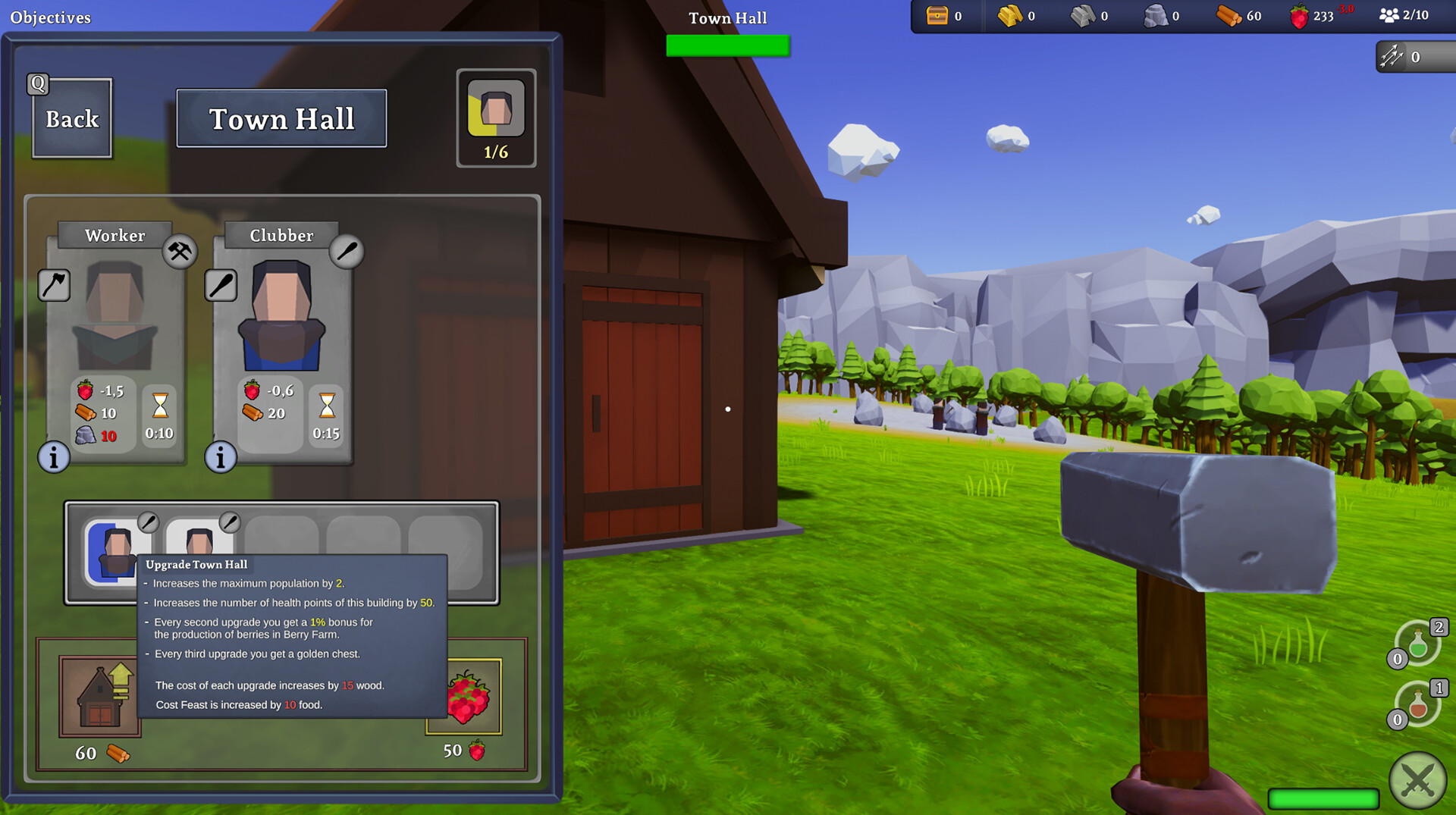Click the club weapon icon on the Clubber card
Screen dimensions: 1456x815
221,286
